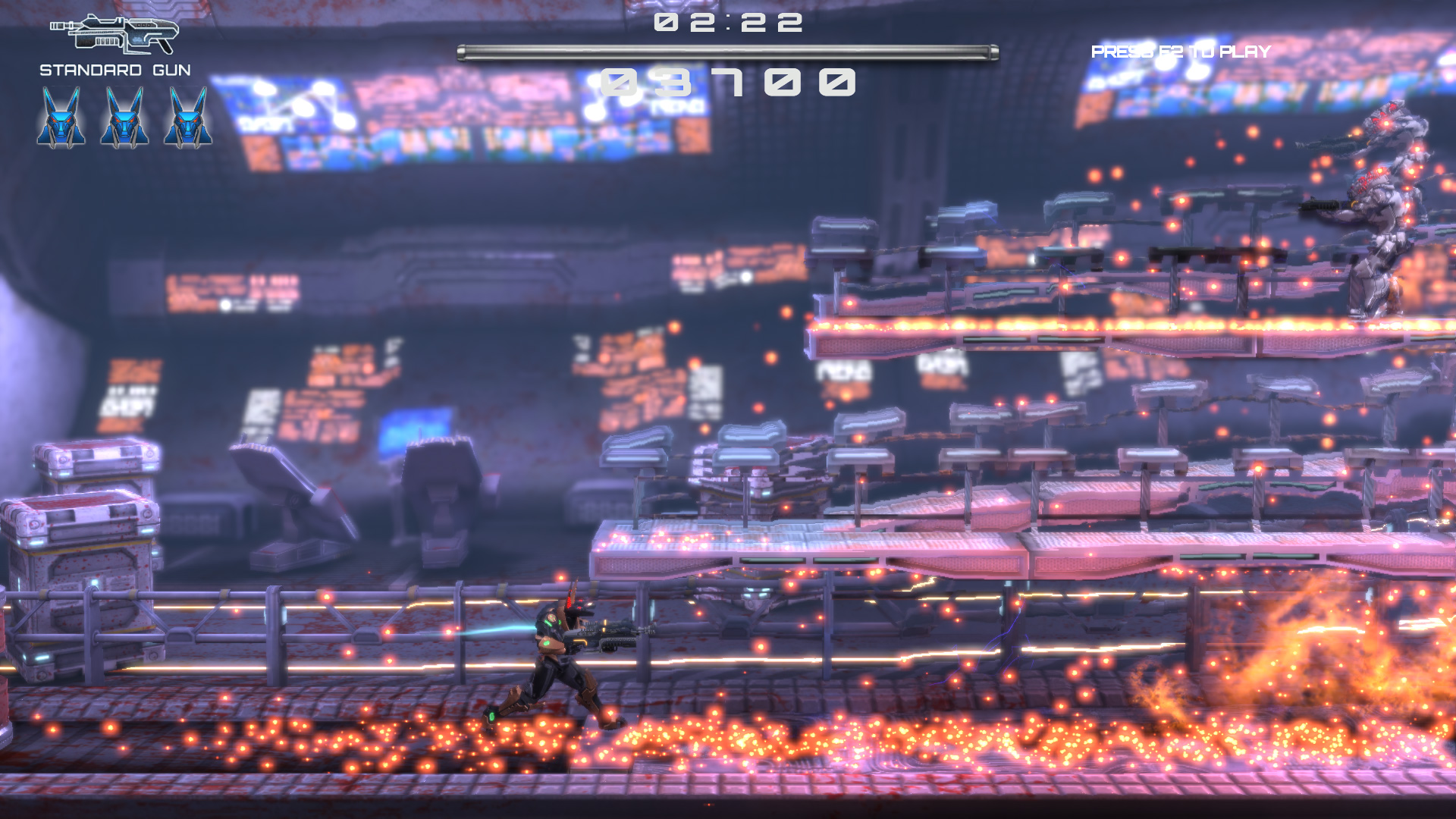The width and height of the screenshot is (1456, 819).
Task: Click the silver progress bar below the timer
Action: click(x=728, y=49)
